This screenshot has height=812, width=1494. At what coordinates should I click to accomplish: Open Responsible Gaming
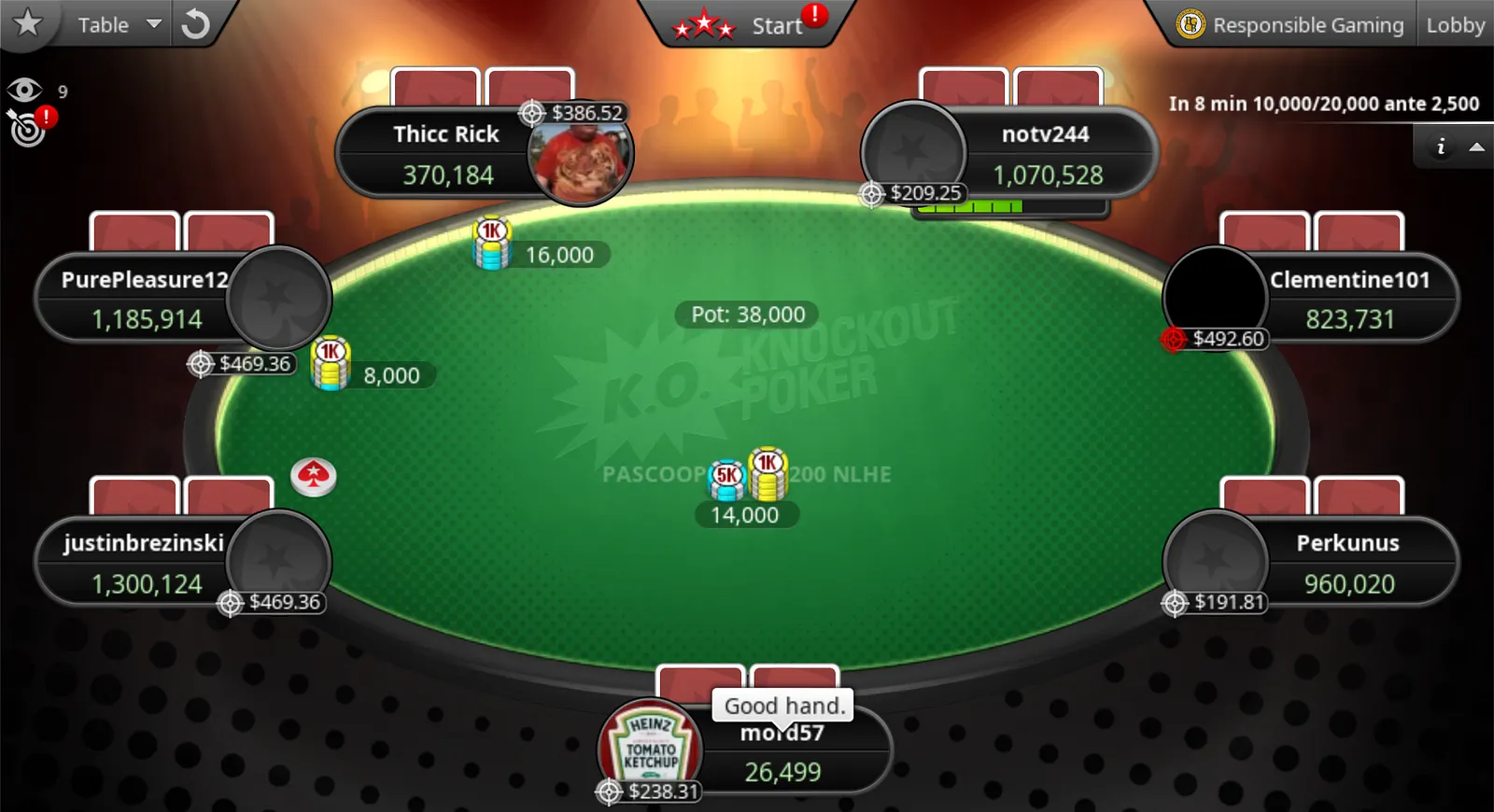coord(1292,25)
